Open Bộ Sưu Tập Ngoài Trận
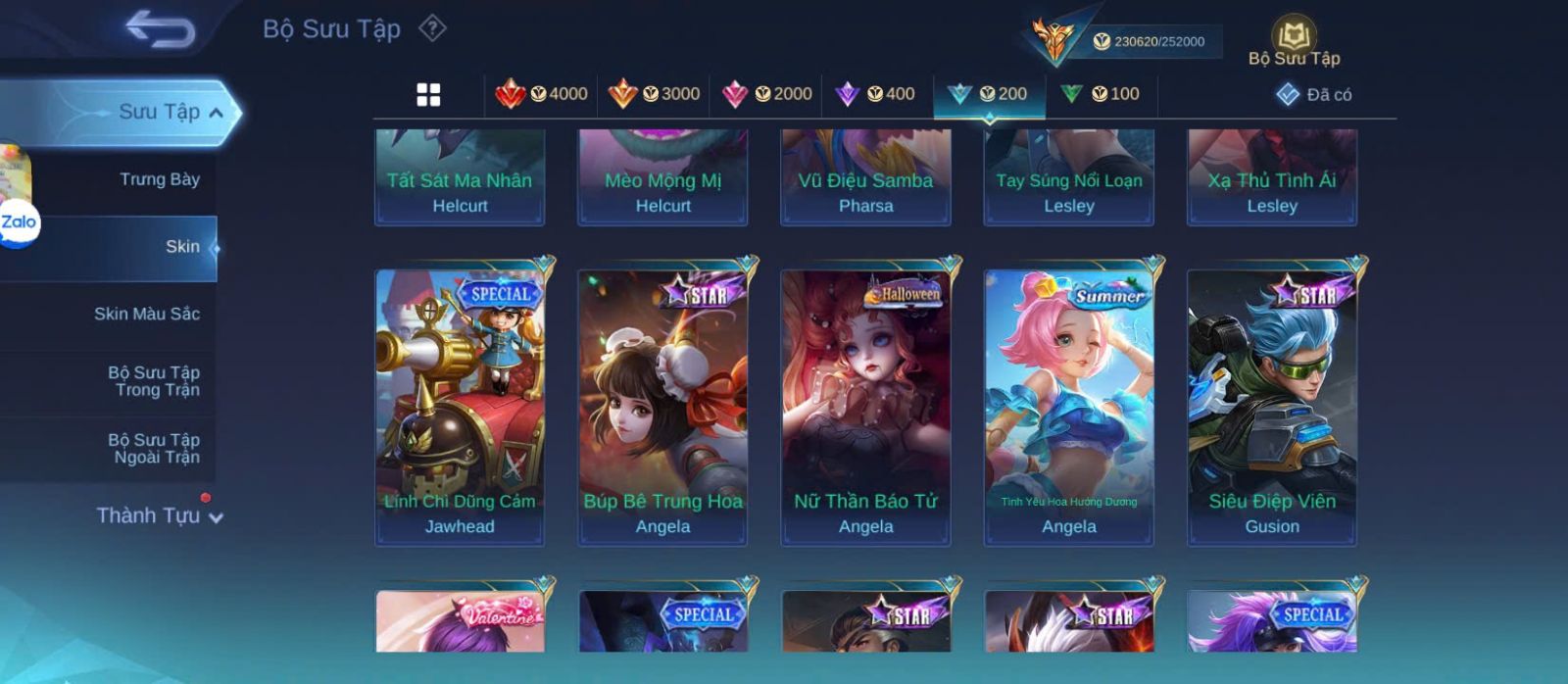This screenshot has width=1568, height=684. (x=154, y=449)
